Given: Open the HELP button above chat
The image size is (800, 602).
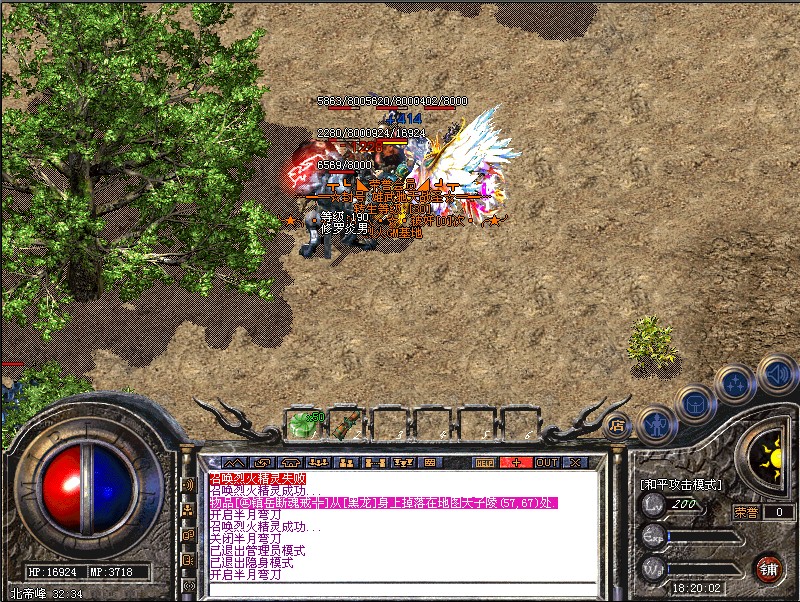Looking at the screenshot, I should click(x=485, y=463).
